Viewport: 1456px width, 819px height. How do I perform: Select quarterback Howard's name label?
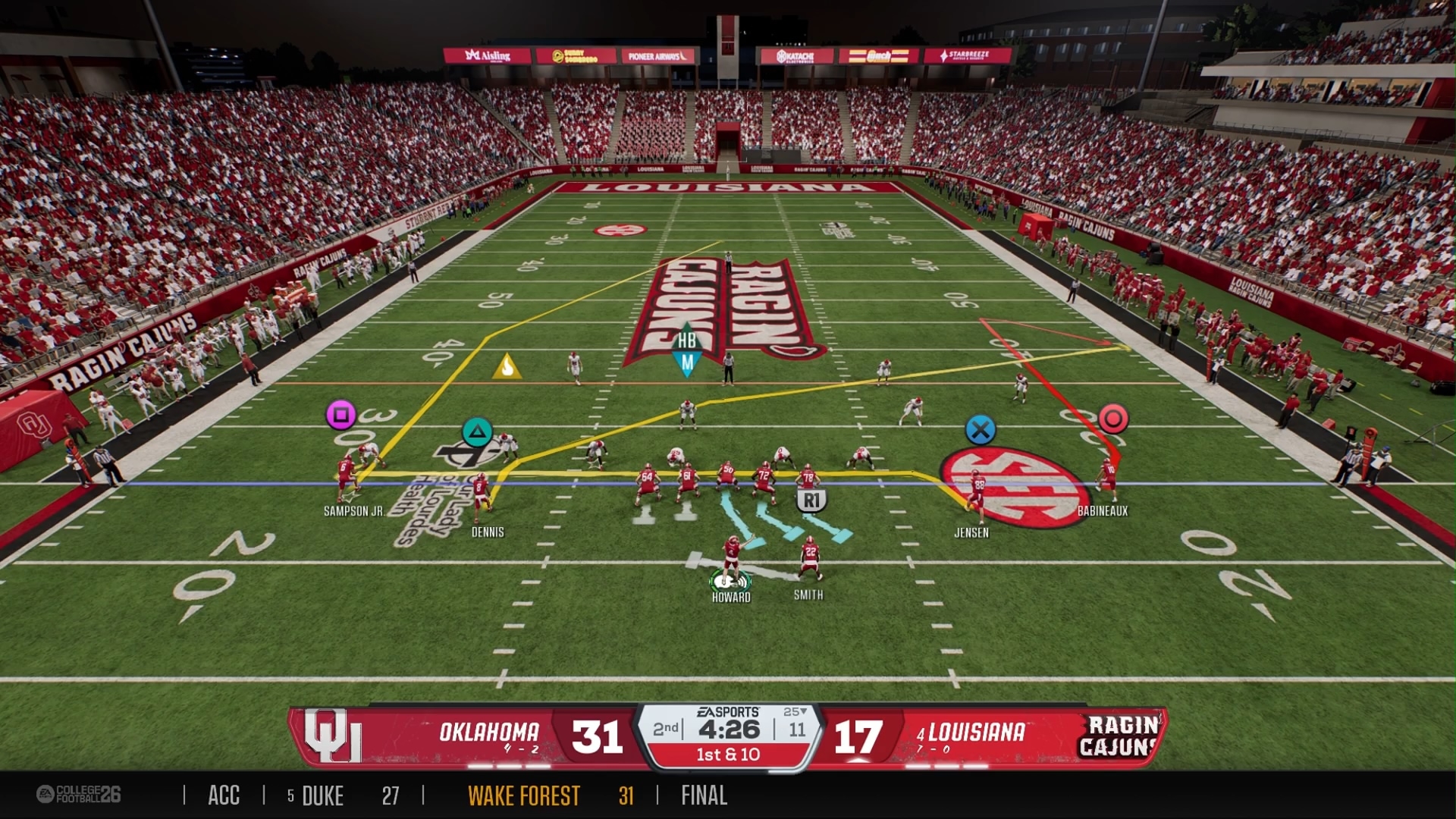pyautogui.click(x=731, y=597)
